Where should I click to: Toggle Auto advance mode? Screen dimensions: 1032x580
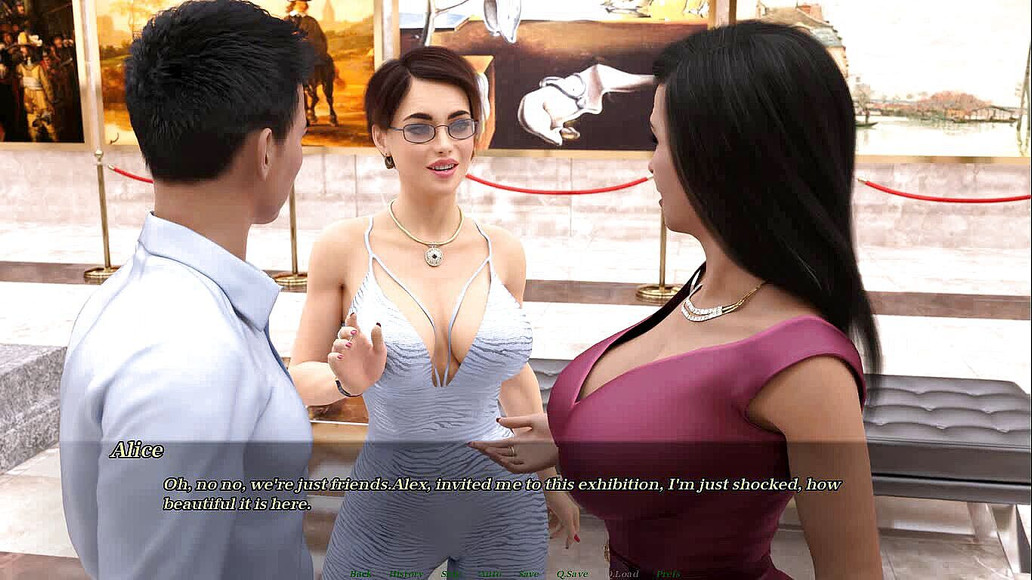point(490,574)
